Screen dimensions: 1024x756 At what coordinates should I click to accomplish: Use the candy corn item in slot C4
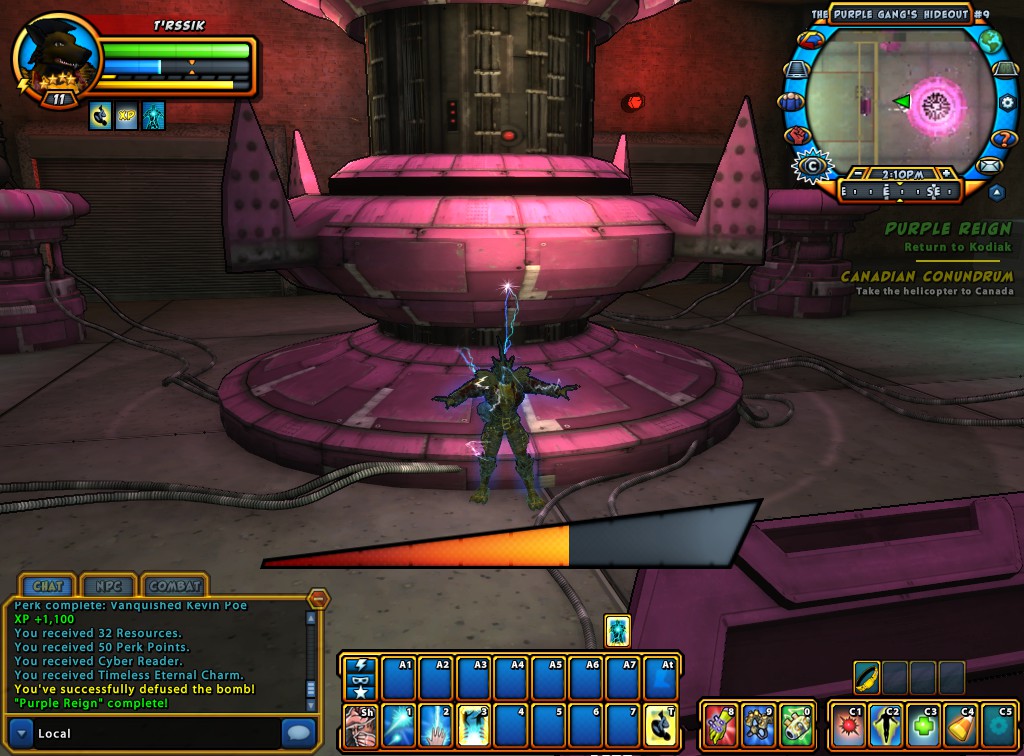[x=960, y=725]
